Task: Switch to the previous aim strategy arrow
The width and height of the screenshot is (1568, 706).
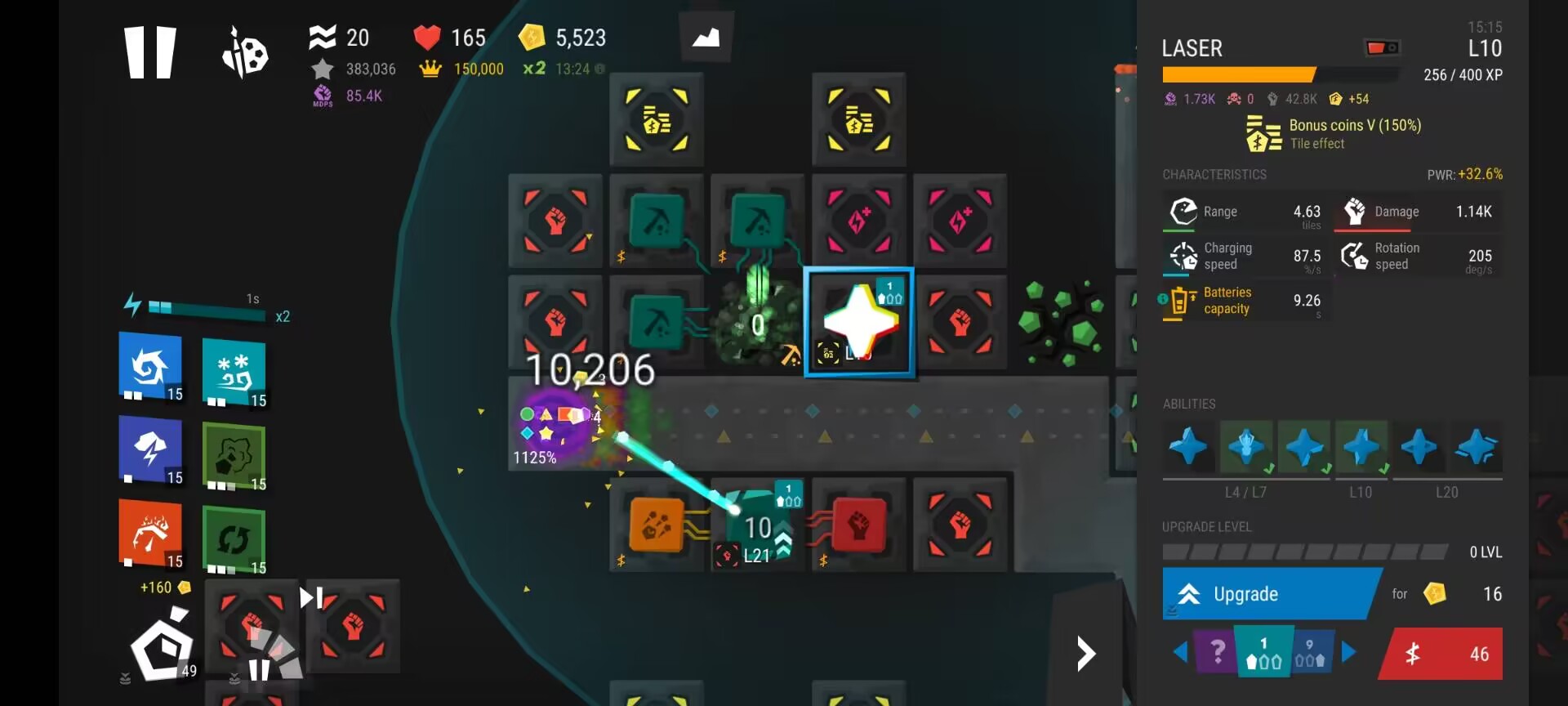Action: [1180, 652]
